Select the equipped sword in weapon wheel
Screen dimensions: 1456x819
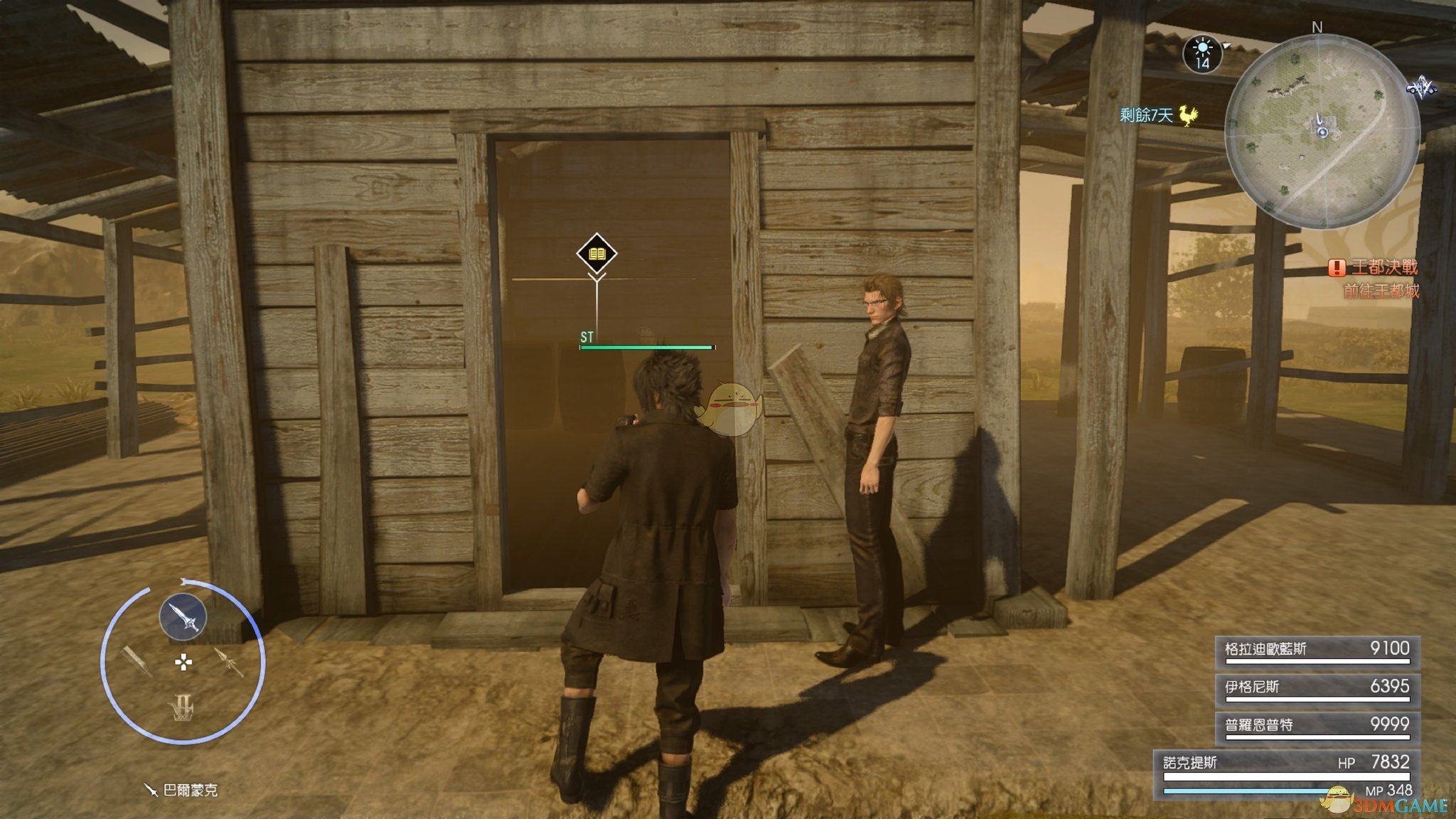[183, 616]
